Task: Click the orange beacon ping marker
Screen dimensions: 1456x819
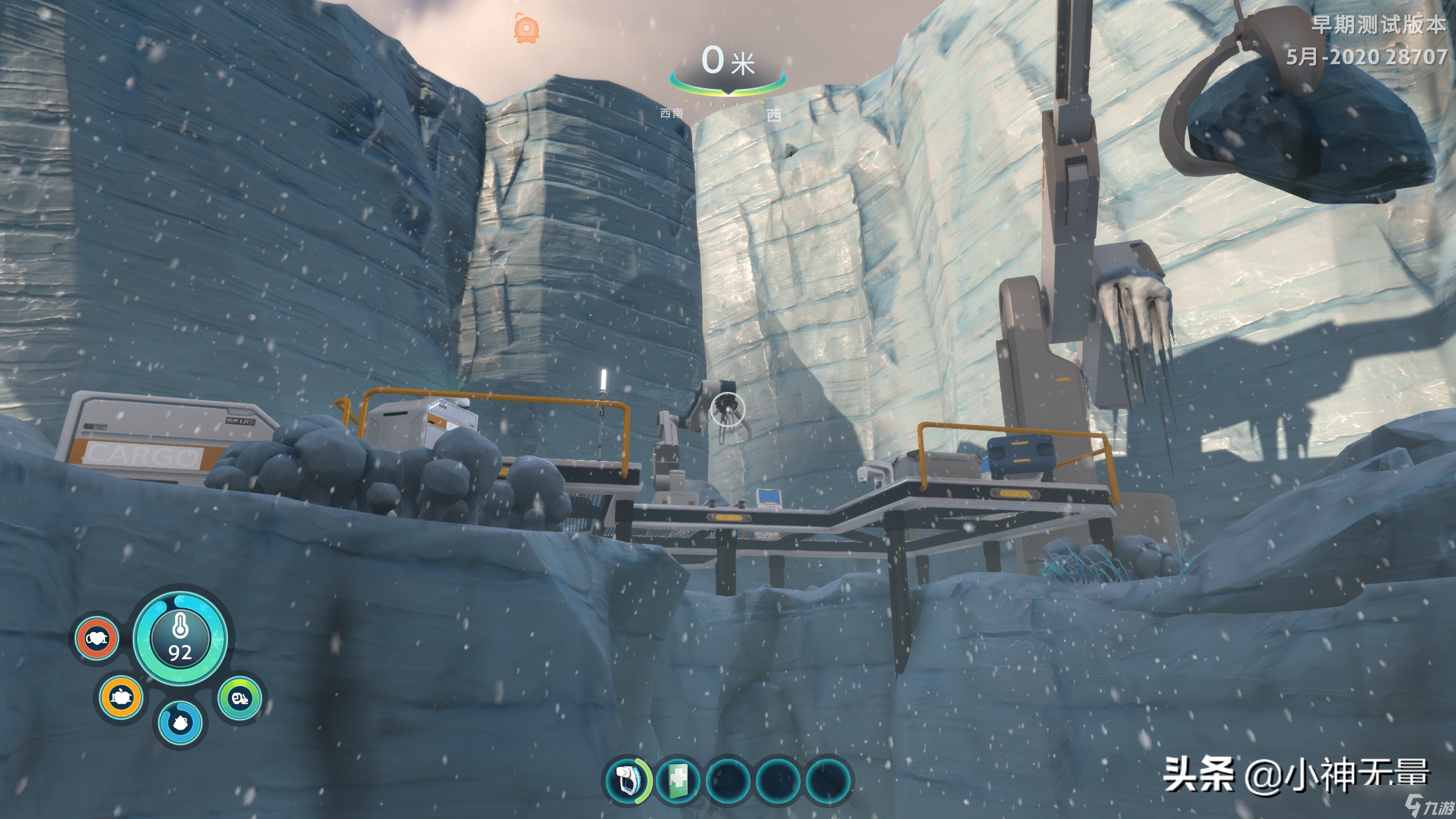Action: [x=526, y=28]
